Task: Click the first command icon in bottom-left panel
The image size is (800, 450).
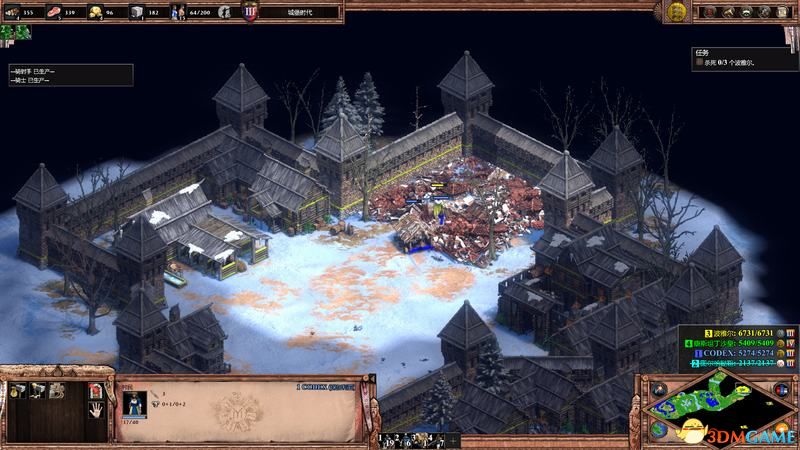Action: click(x=18, y=389)
